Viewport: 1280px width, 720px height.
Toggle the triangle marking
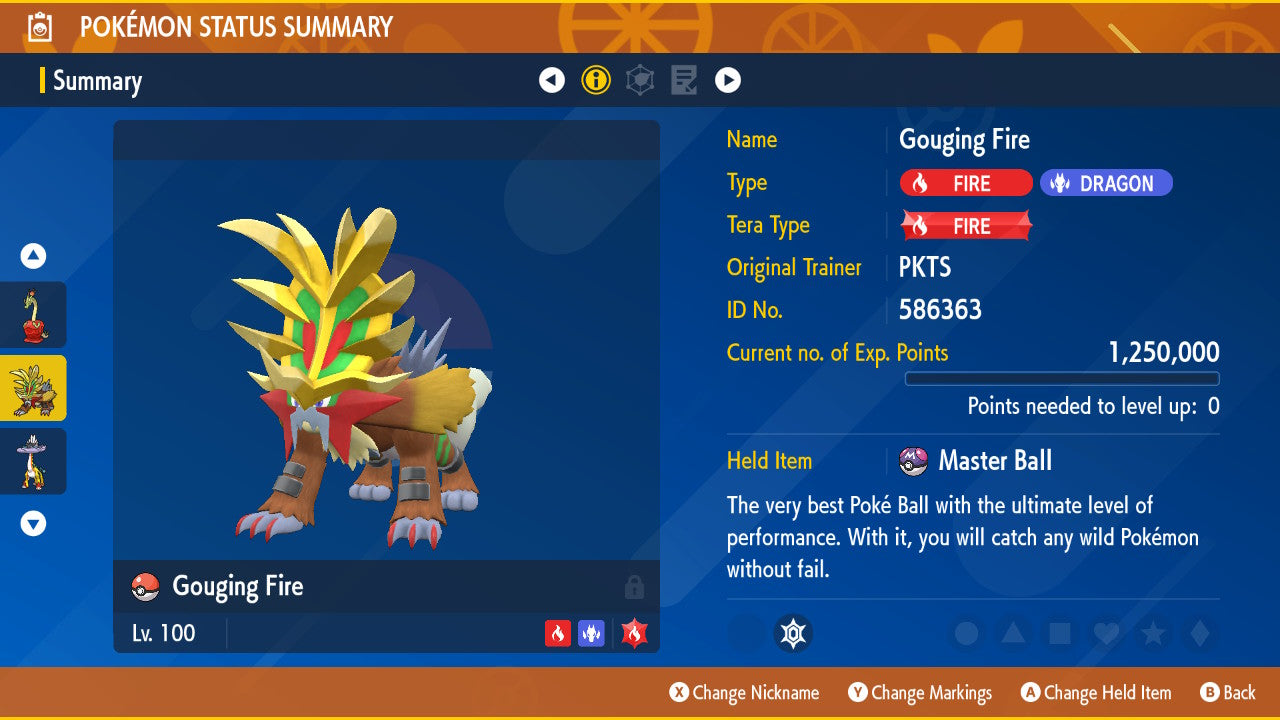click(1013, 634)
